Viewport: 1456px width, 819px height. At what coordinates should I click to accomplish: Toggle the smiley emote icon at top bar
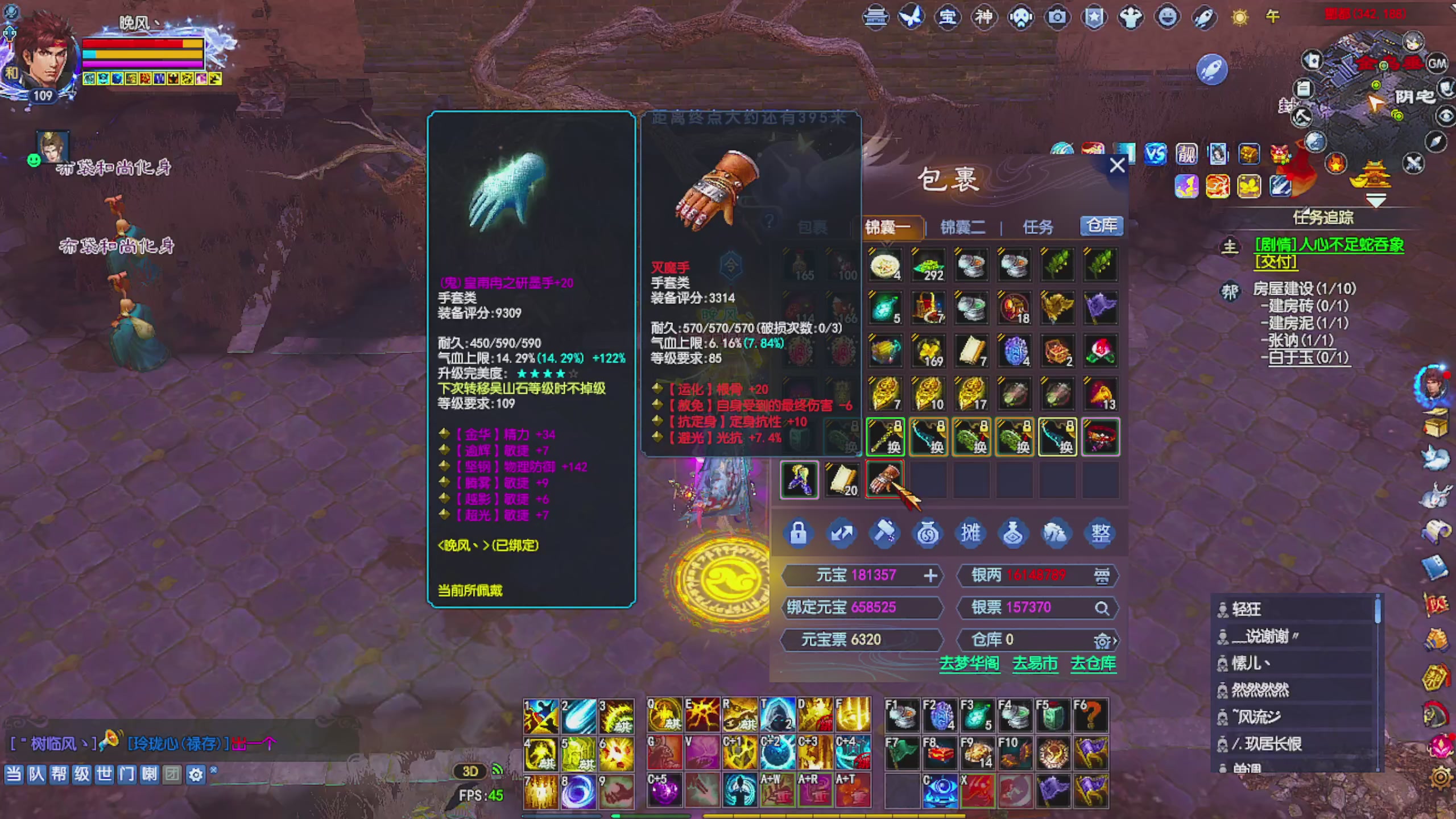(1167, 17)
